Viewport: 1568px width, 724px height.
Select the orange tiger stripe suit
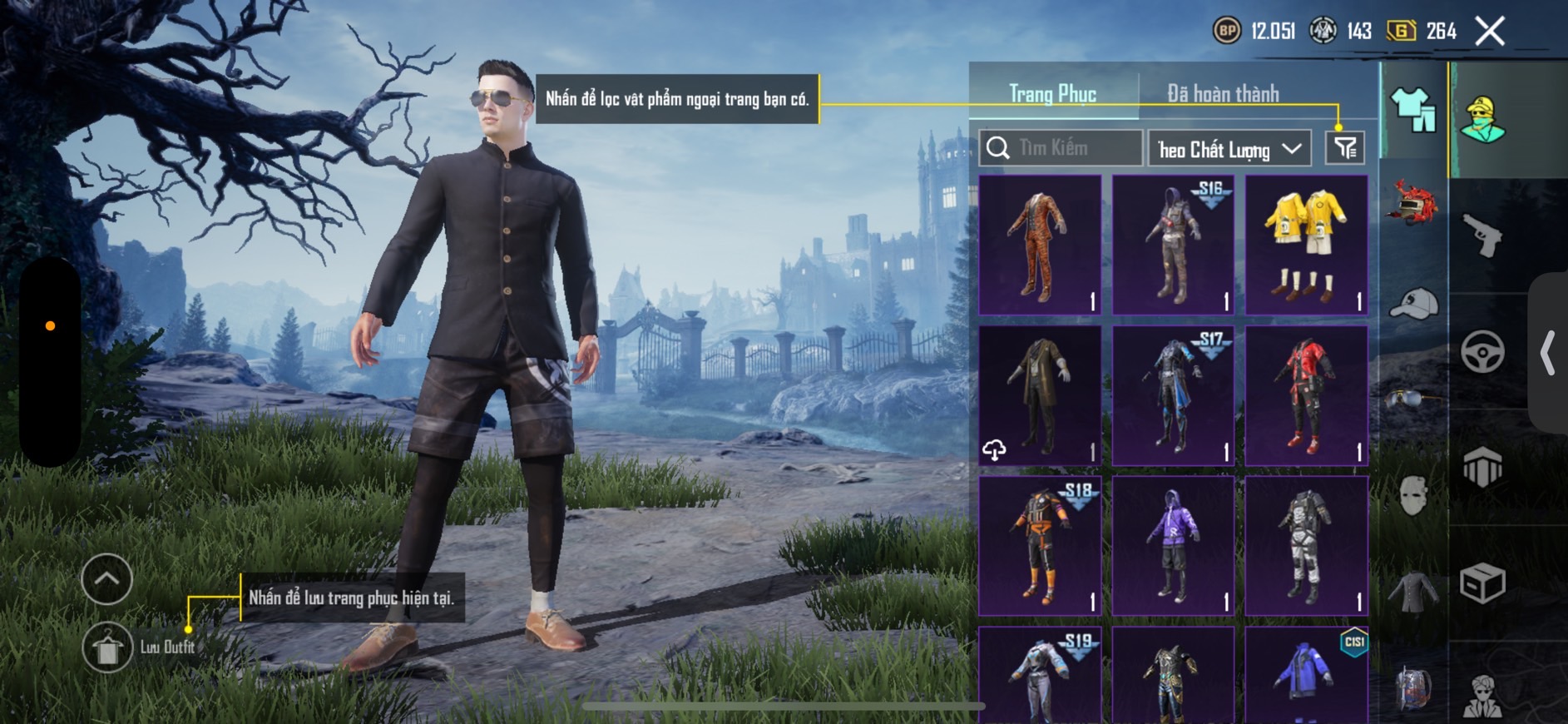pyautogui.click(x=1040, y=245)
